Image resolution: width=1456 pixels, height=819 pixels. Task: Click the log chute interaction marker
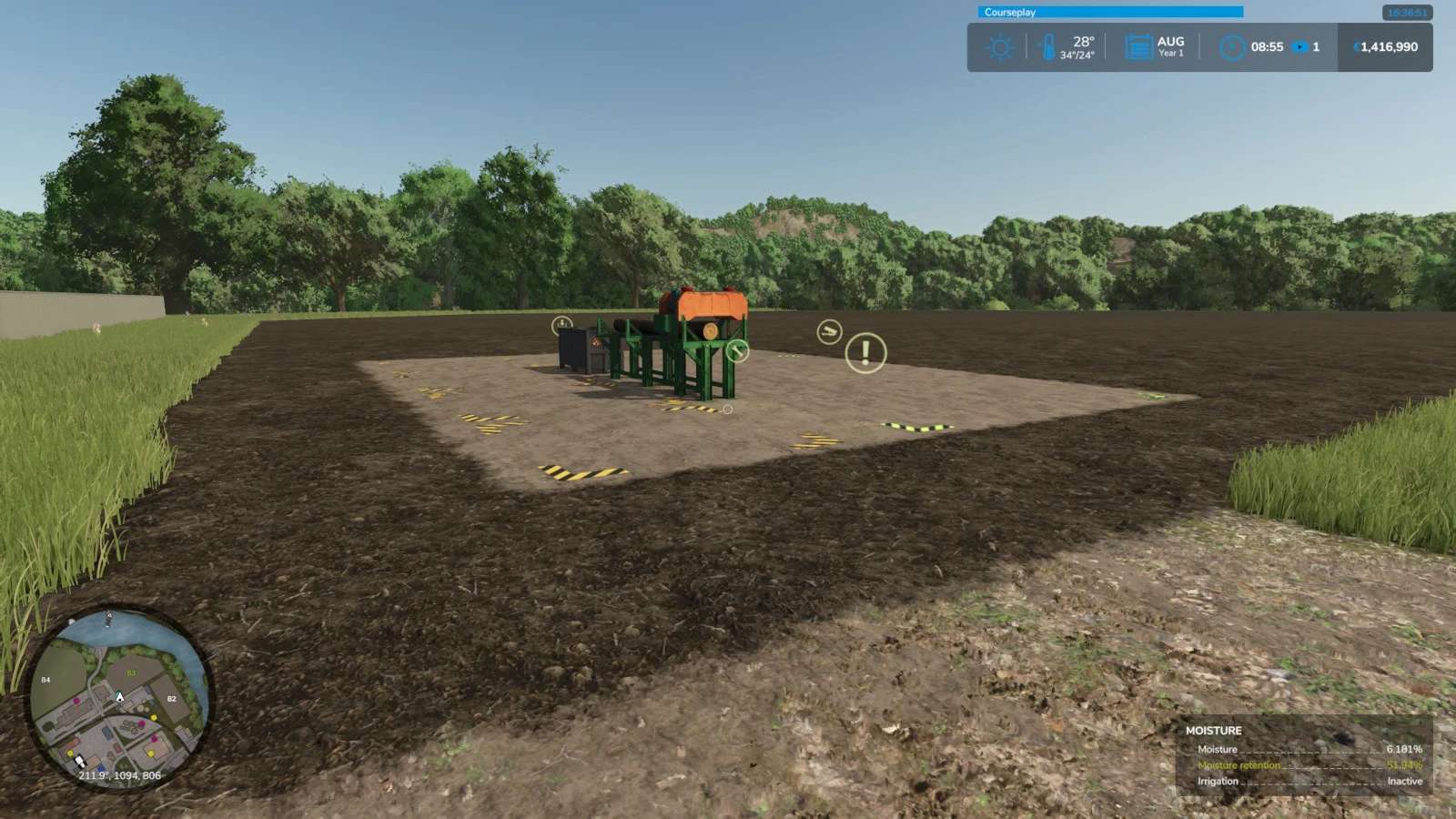(x=829, y=331)
